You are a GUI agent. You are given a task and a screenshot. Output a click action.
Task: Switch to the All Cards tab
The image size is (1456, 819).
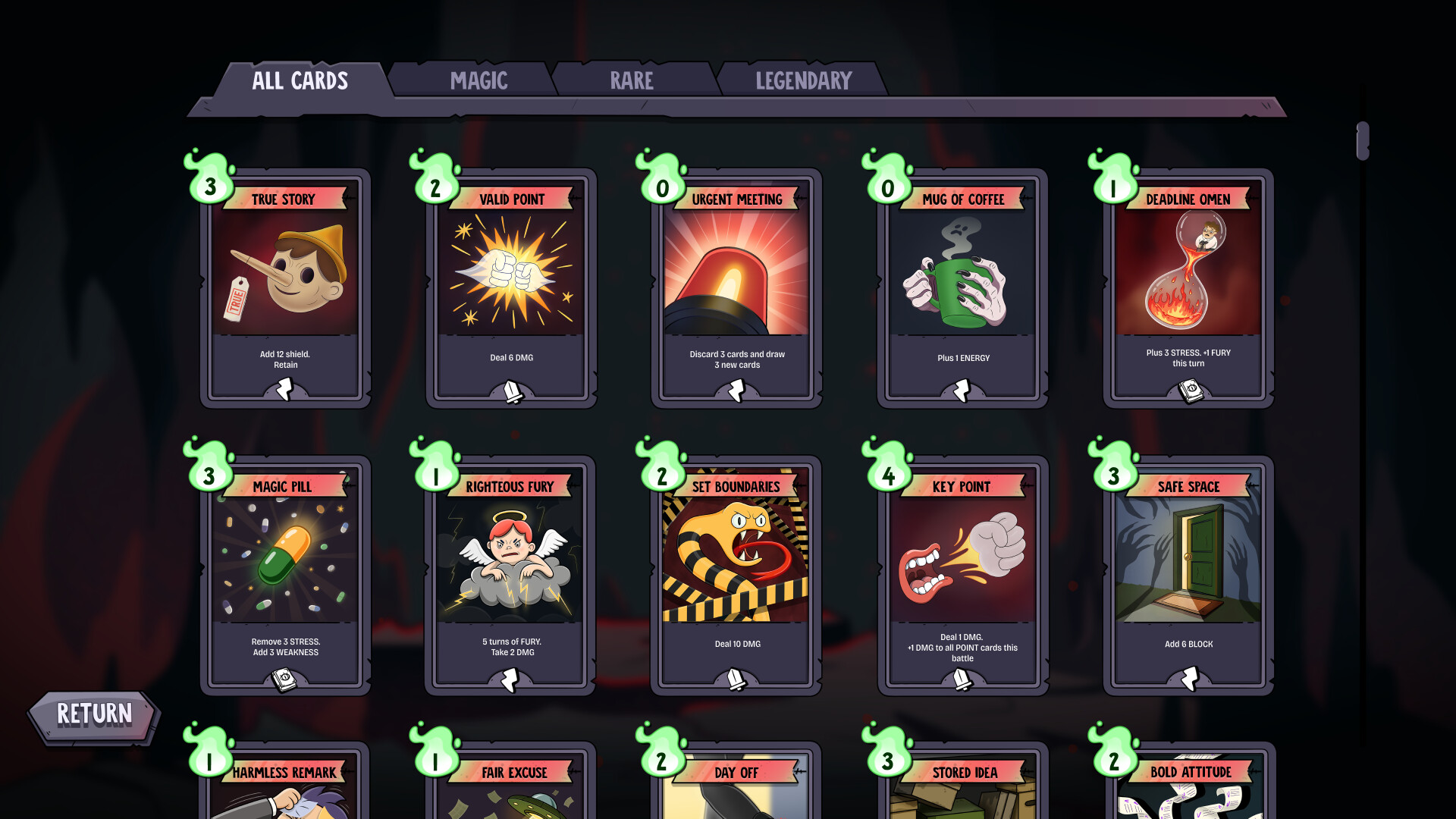click(x=300, y=80)
